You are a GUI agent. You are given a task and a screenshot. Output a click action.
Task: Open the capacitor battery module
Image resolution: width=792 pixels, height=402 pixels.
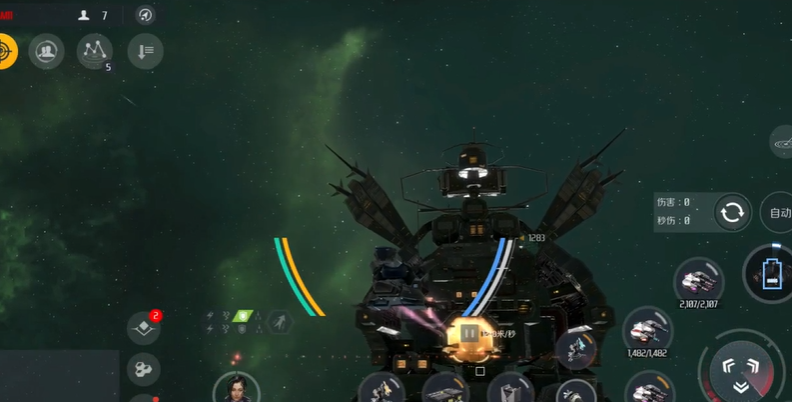tap(771, 273)
